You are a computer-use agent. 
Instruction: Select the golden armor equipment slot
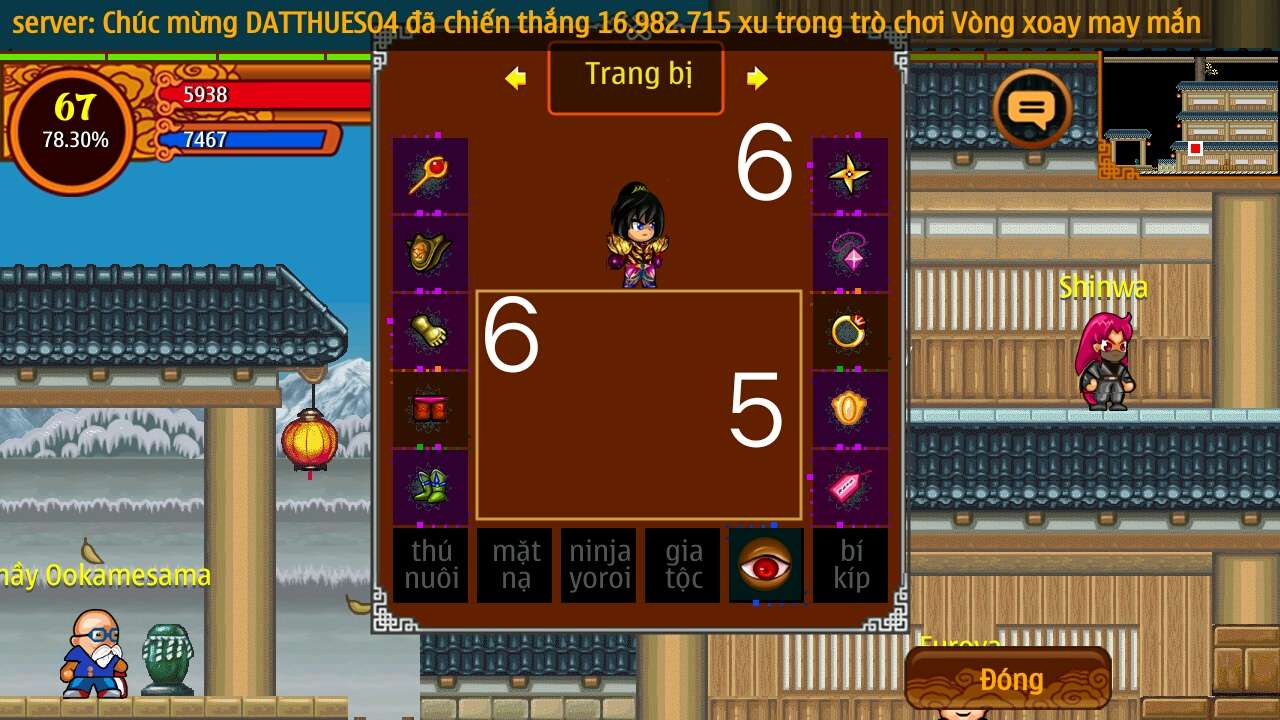click(430, 253)
